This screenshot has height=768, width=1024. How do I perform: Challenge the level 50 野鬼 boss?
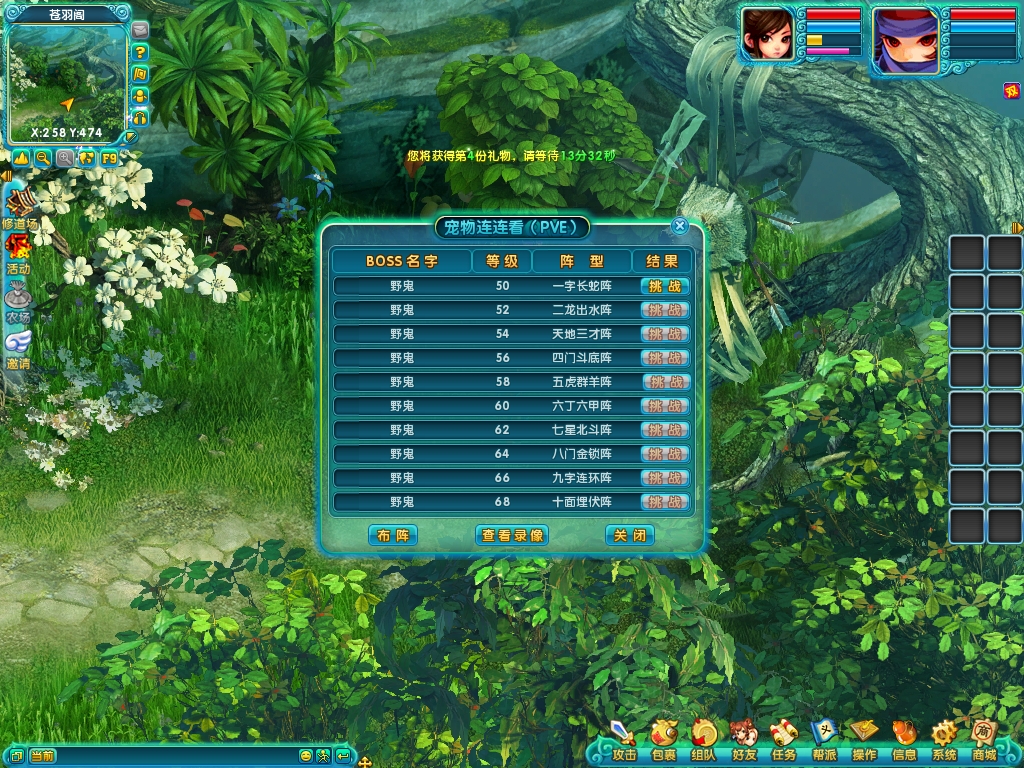[664, 286]
